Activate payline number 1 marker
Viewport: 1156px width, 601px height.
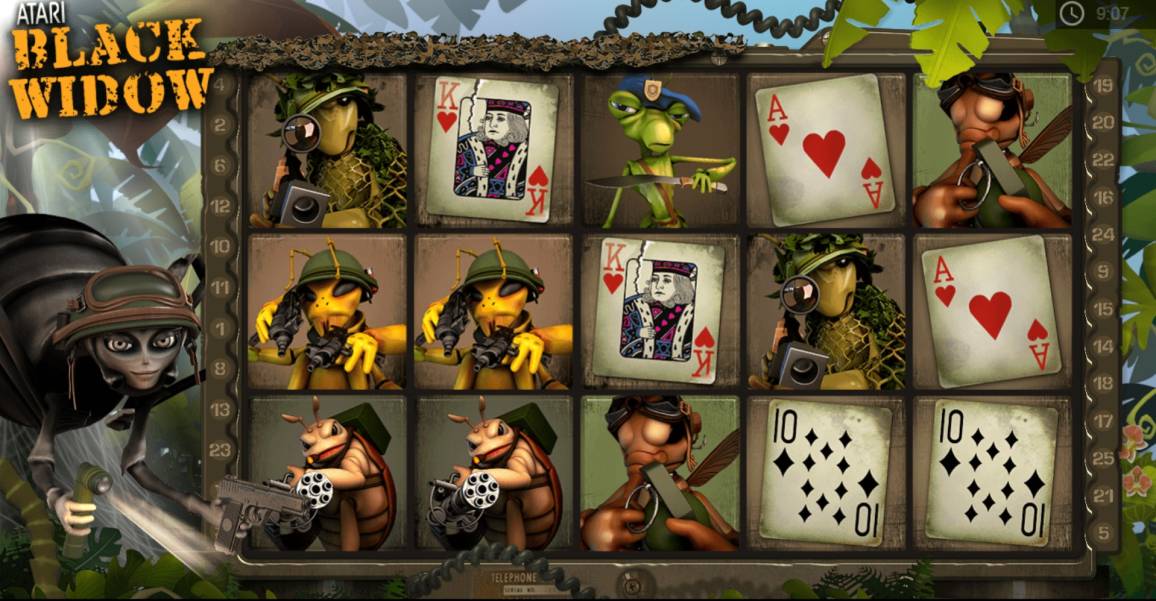click(x=219, y=327)
